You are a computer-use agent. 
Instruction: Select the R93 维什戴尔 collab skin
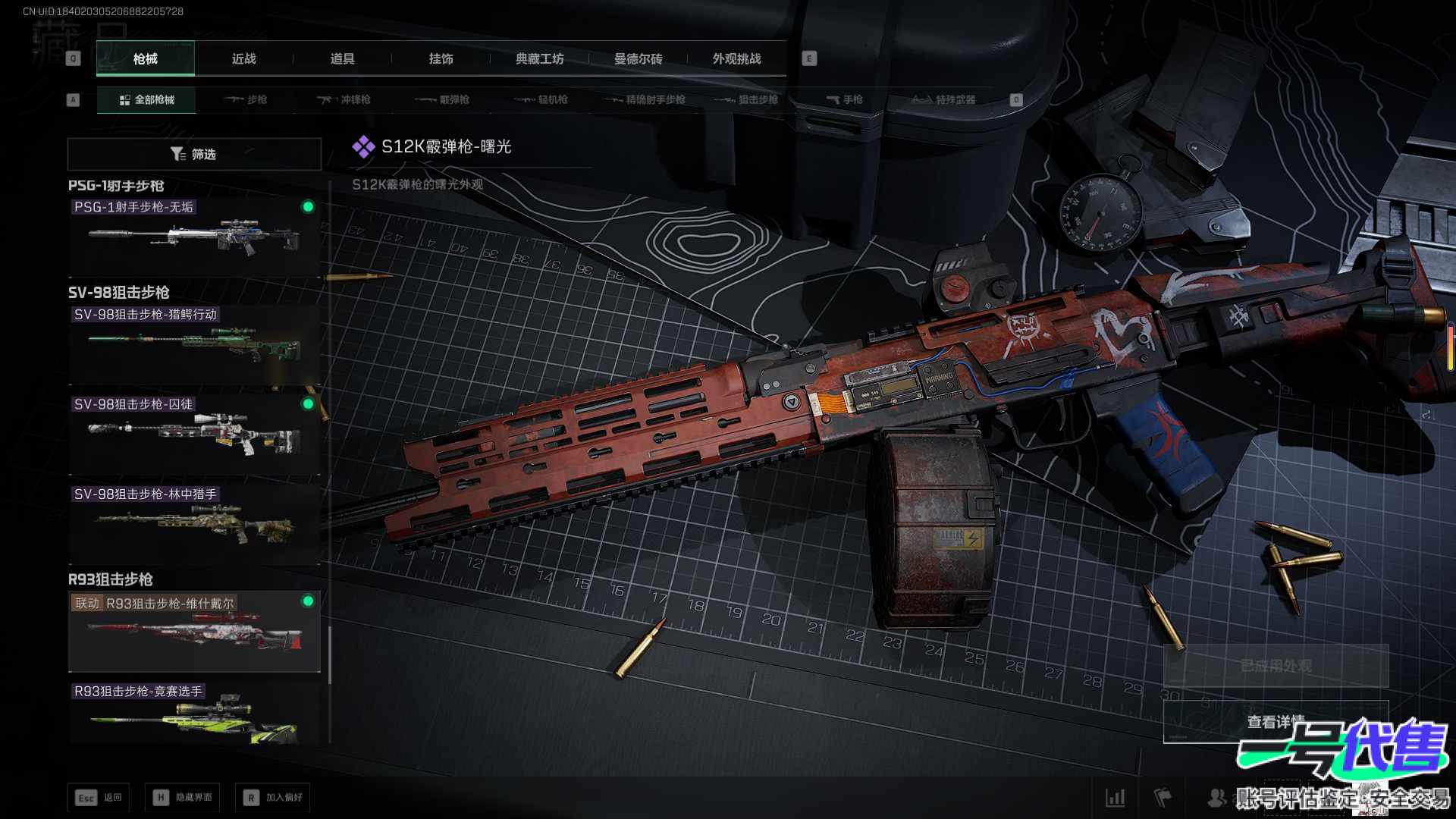click(194, 632)
